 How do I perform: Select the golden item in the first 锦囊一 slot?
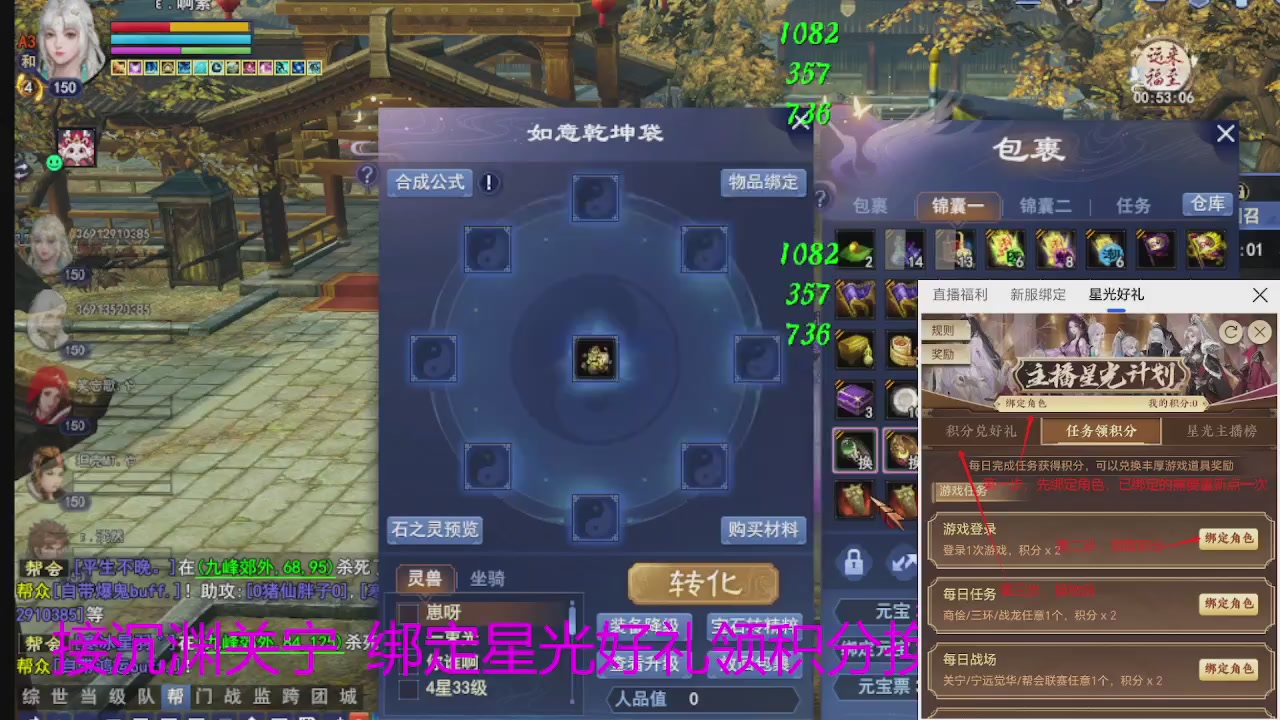(855, 250)
